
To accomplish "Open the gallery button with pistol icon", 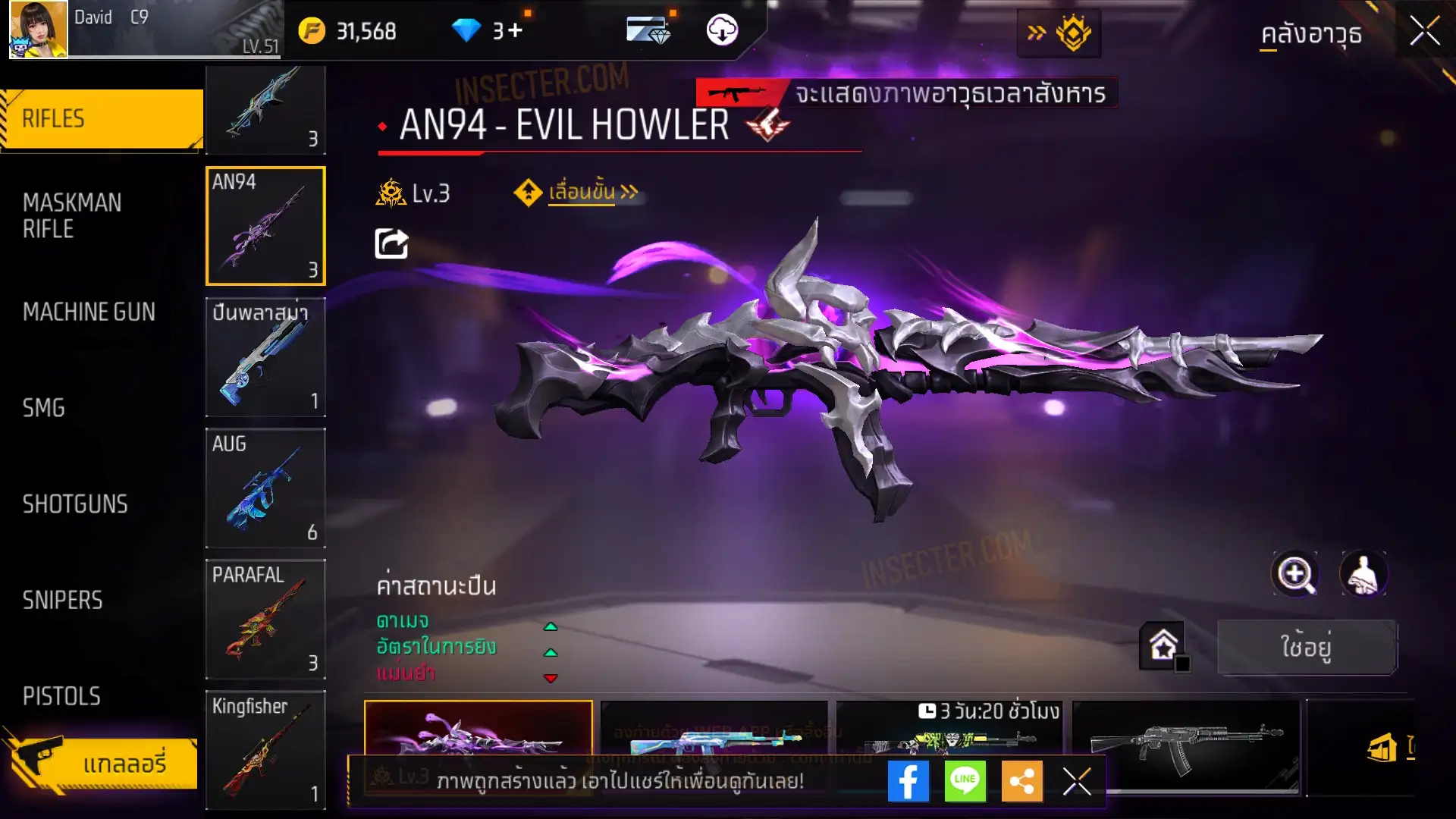I will [102, 763].
